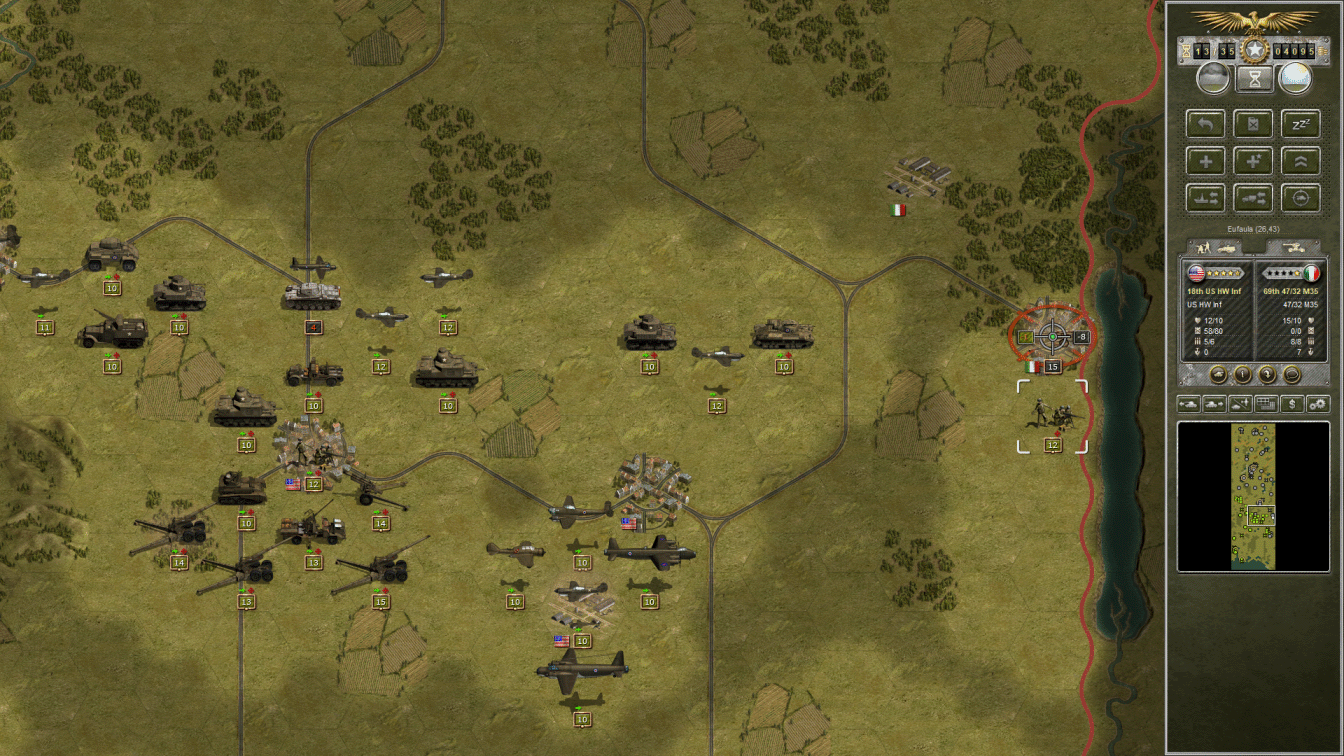Image resolution: width=1344 pixels, height=756 pixels.
Task: Mount or dismount the truck transport
Action: (x=1253, y=197)
